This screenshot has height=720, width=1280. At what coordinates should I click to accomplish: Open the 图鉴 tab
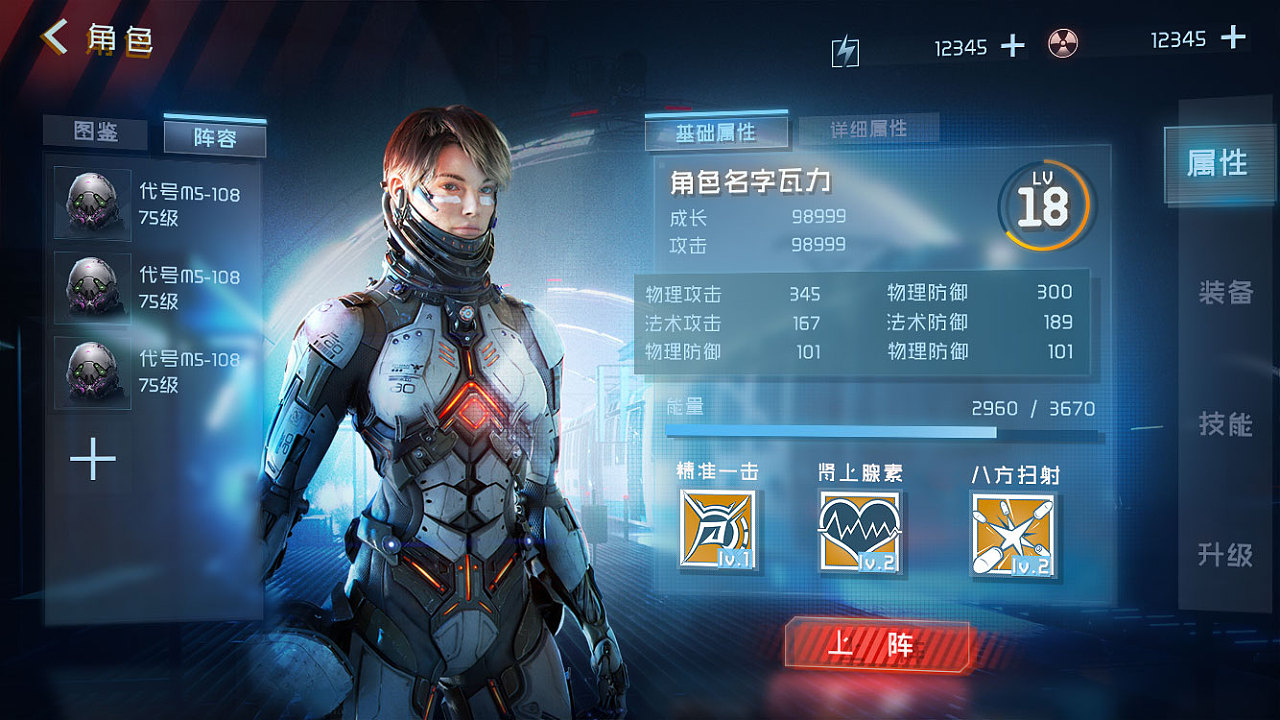pyautogui.click(x=96, y=134)
